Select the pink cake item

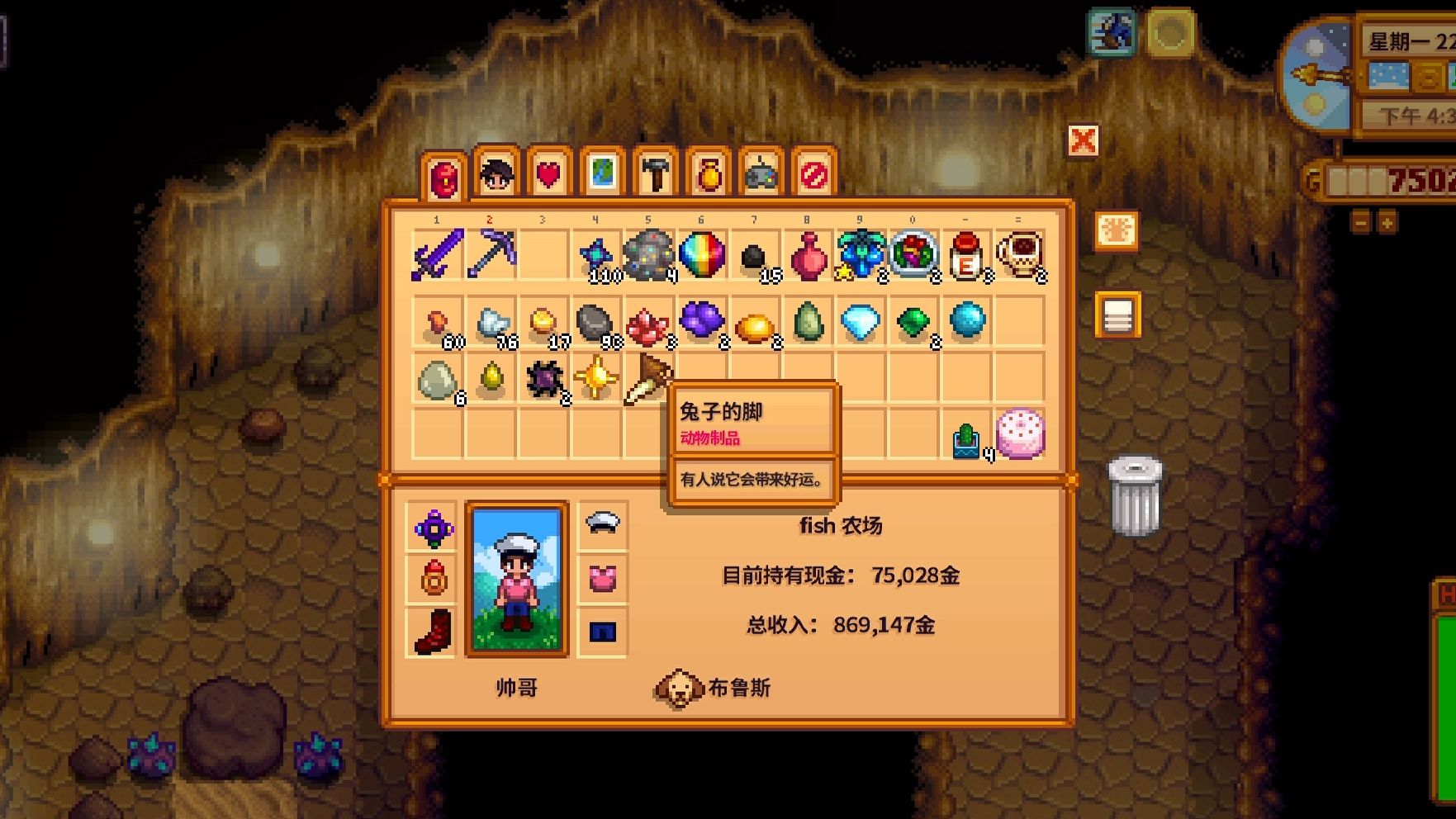click(x=1020, y=433)
